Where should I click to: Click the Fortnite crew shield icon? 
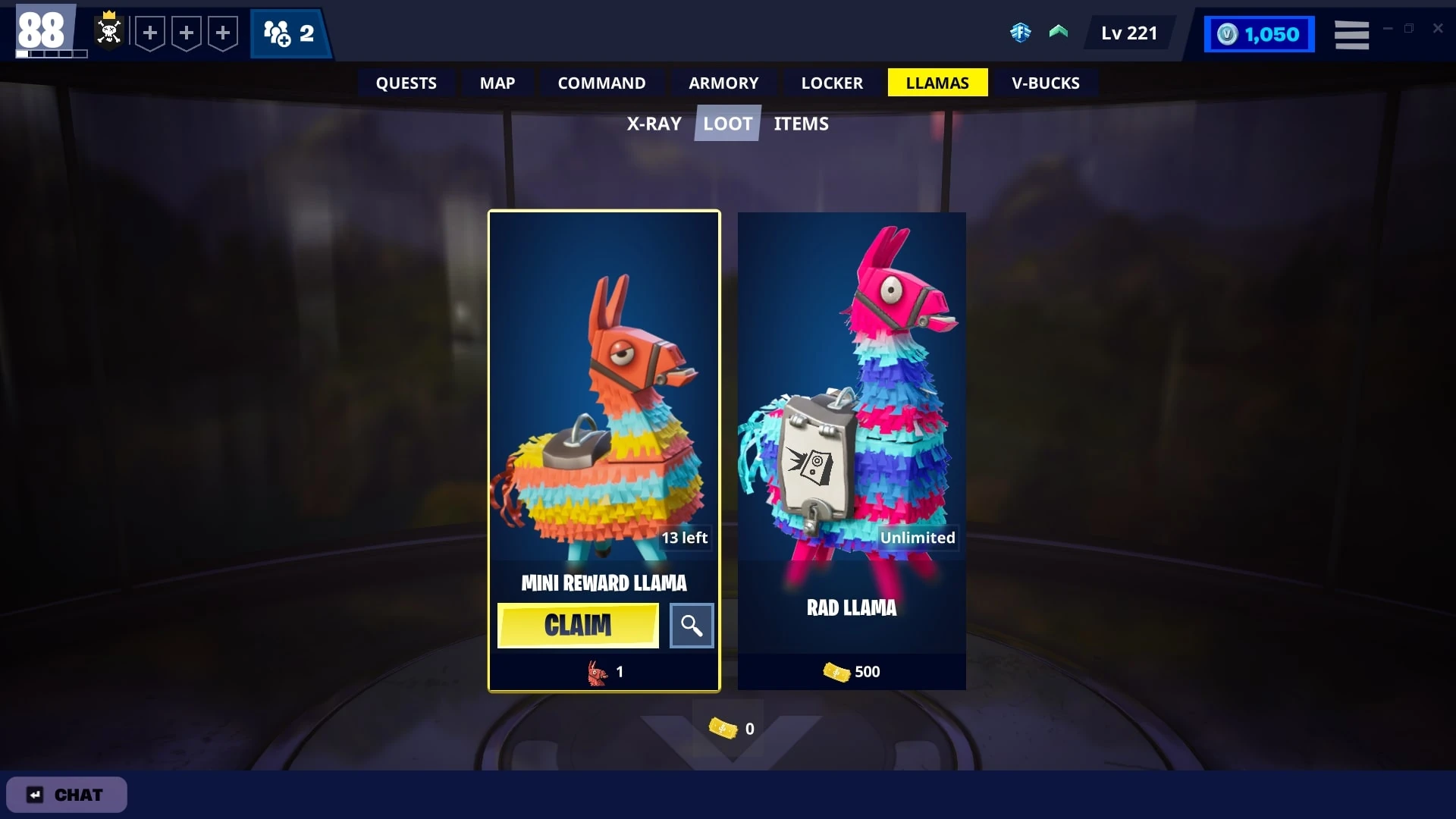pyautogui.click(x=1021, y=33)
